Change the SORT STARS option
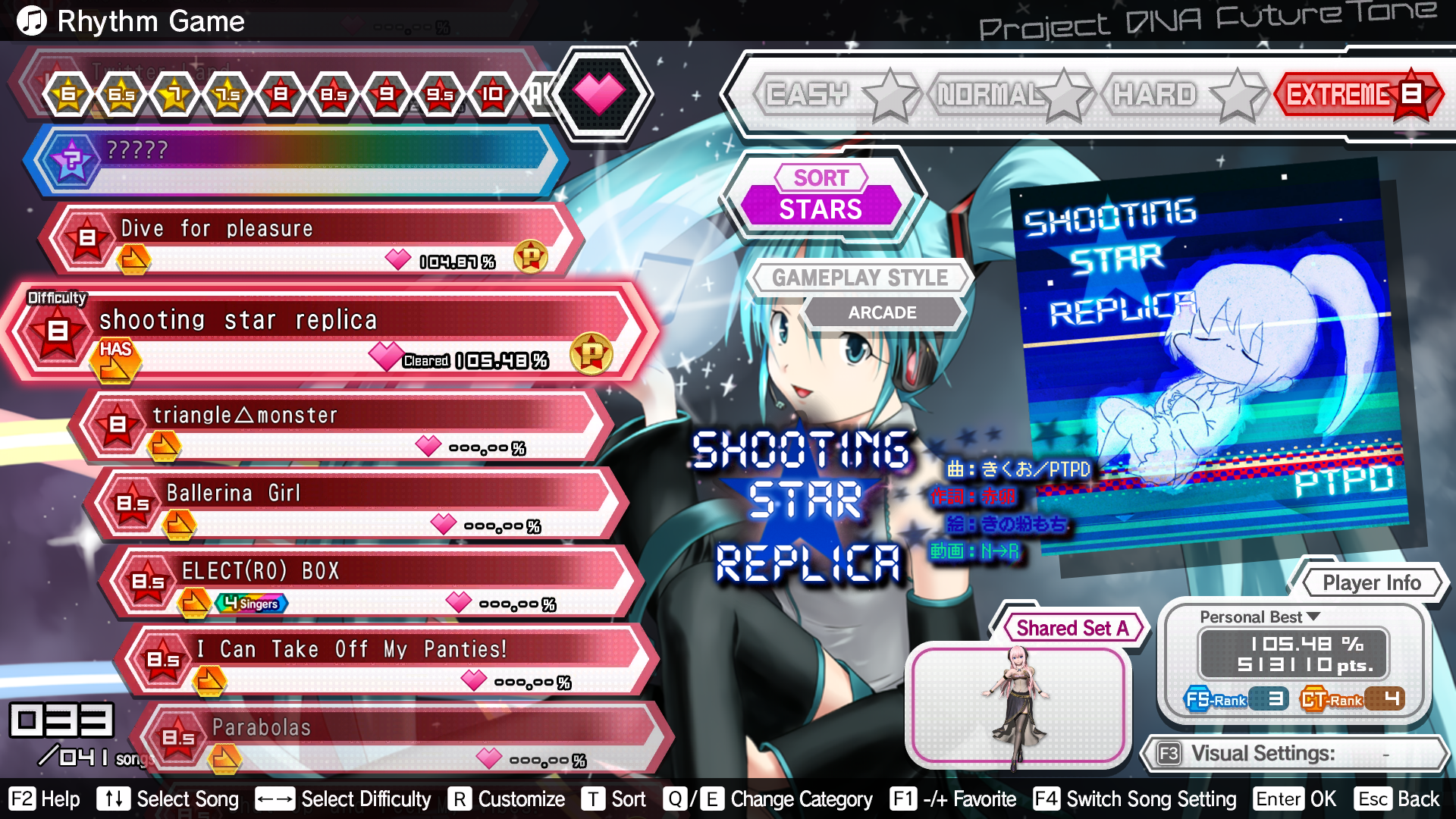The height and width of the screenshot is (819, 1456). point(821,196)
